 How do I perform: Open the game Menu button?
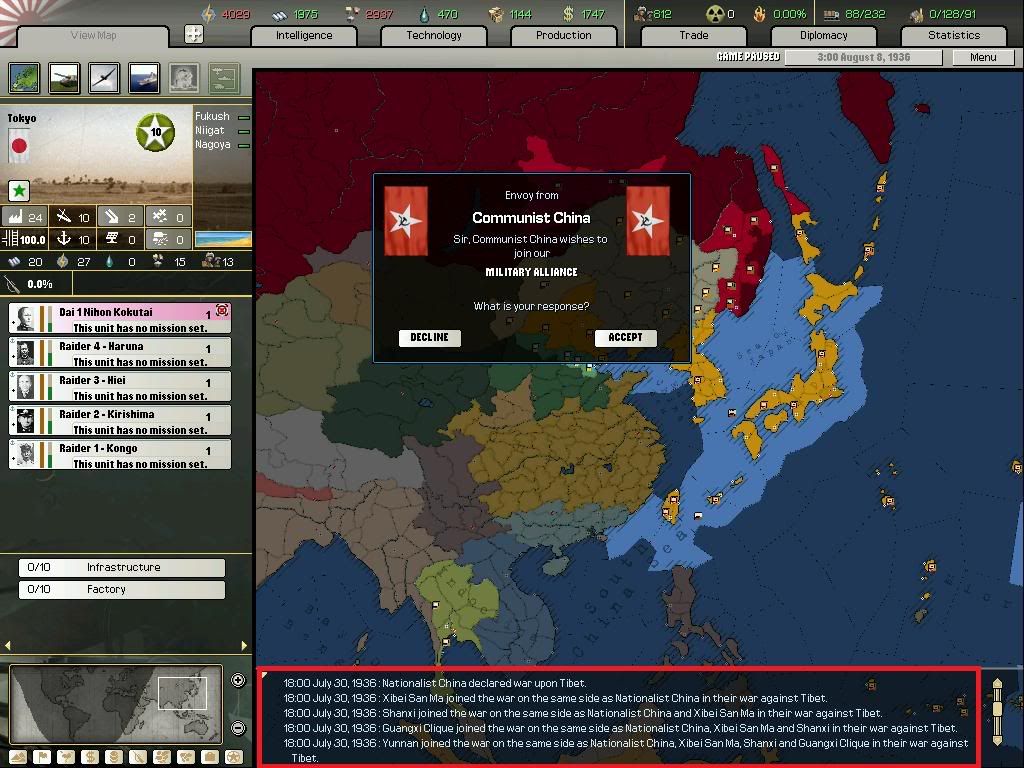tap(983, 57)
